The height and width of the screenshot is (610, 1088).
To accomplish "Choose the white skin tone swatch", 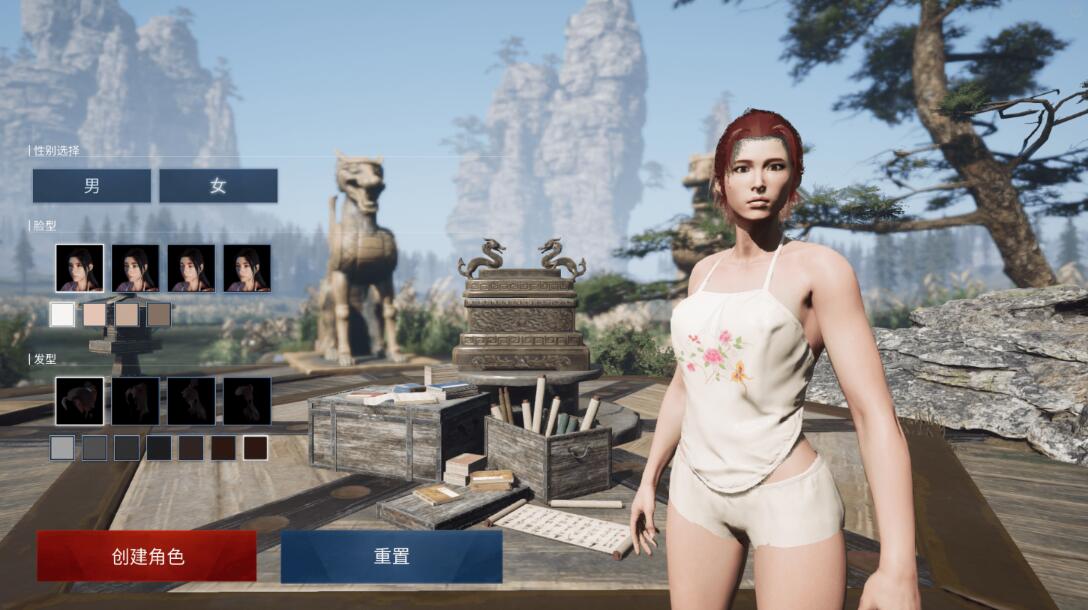I will coord(62,315).
